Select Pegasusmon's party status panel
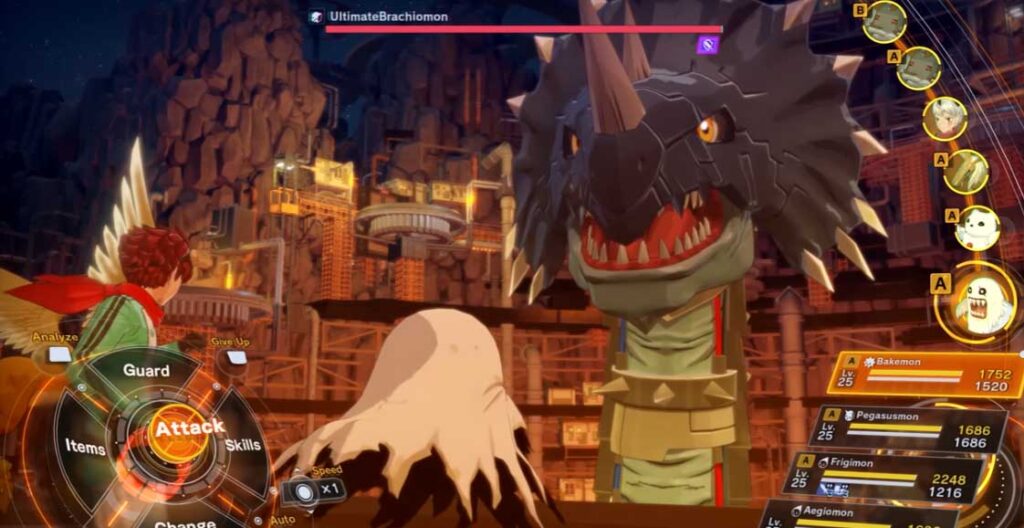The width and height of the screenshot is (1024, 528). point(908,427)
